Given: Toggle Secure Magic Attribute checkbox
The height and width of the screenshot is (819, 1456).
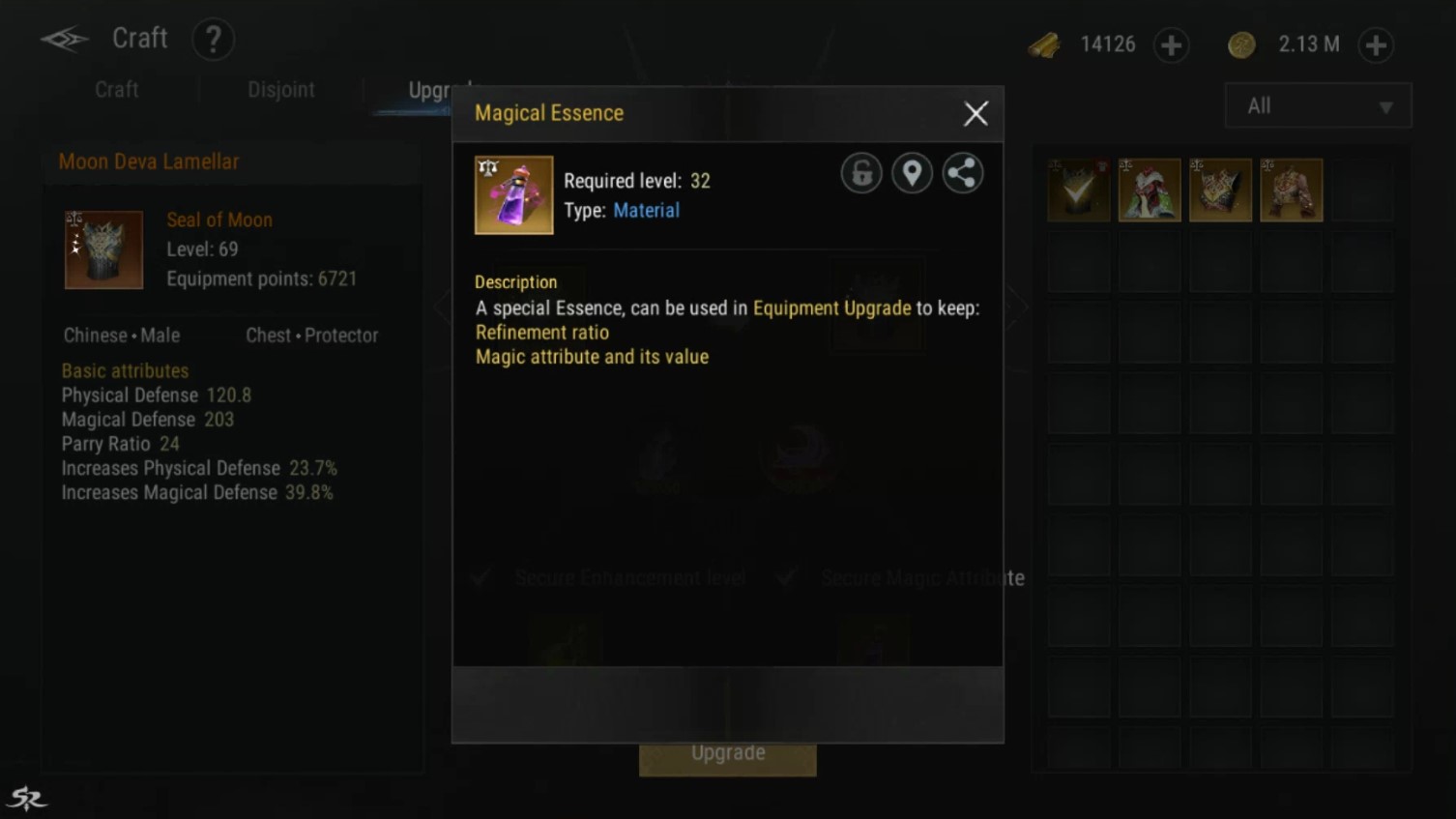Looking at the screenshot, I should (787, 578).
